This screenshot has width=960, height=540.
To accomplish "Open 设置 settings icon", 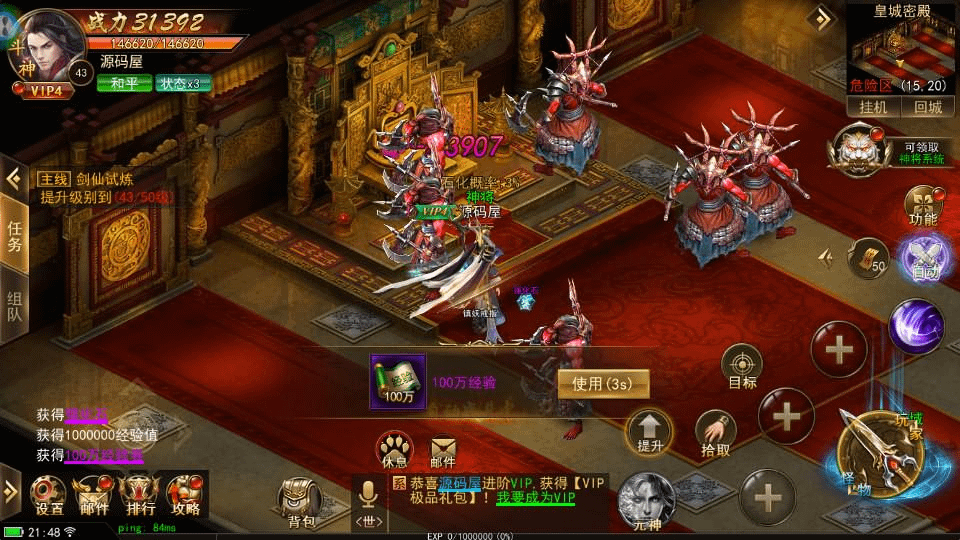I will click(50, 495).
